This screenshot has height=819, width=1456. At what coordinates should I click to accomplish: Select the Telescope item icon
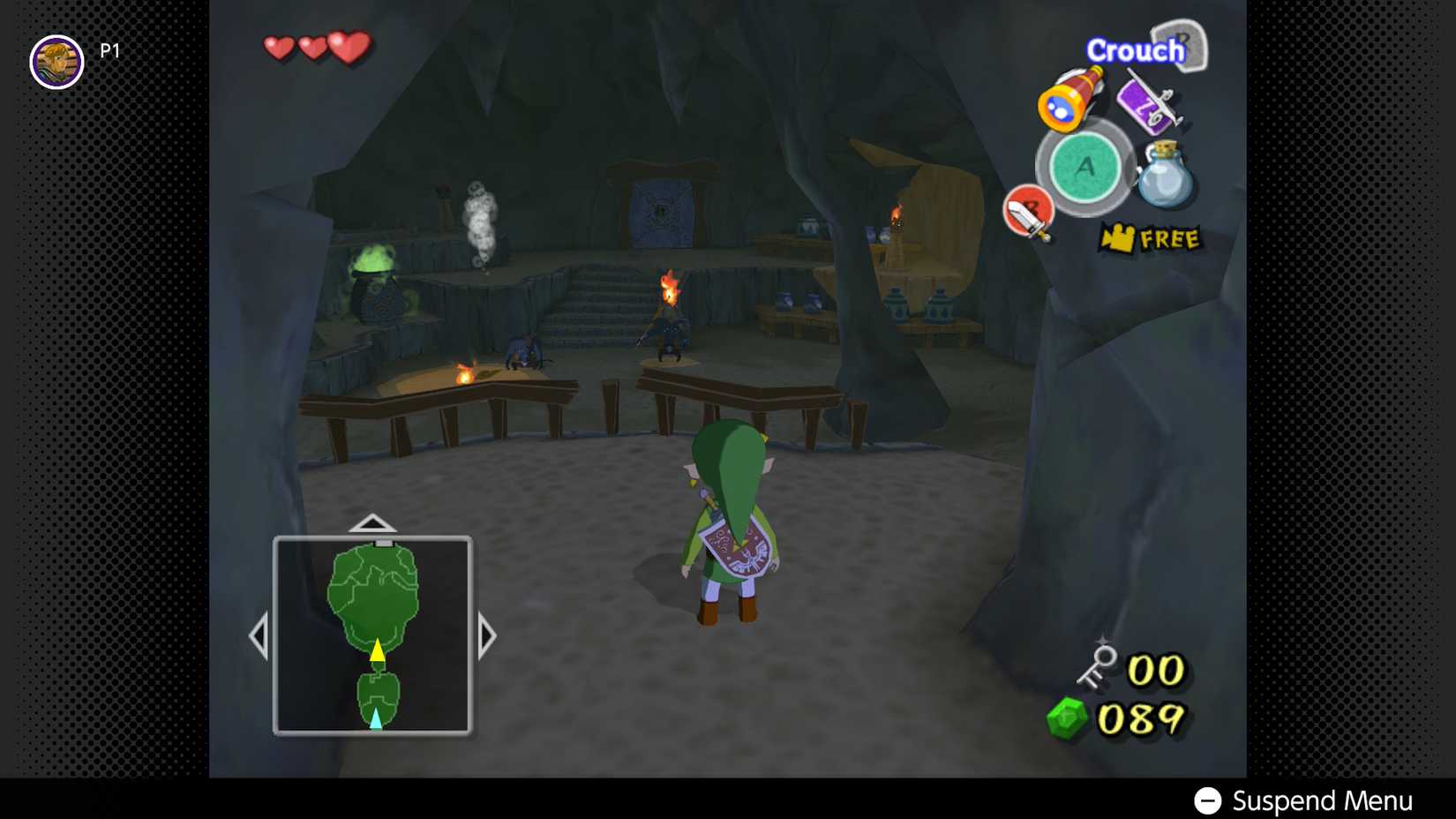click(1067, 102)
